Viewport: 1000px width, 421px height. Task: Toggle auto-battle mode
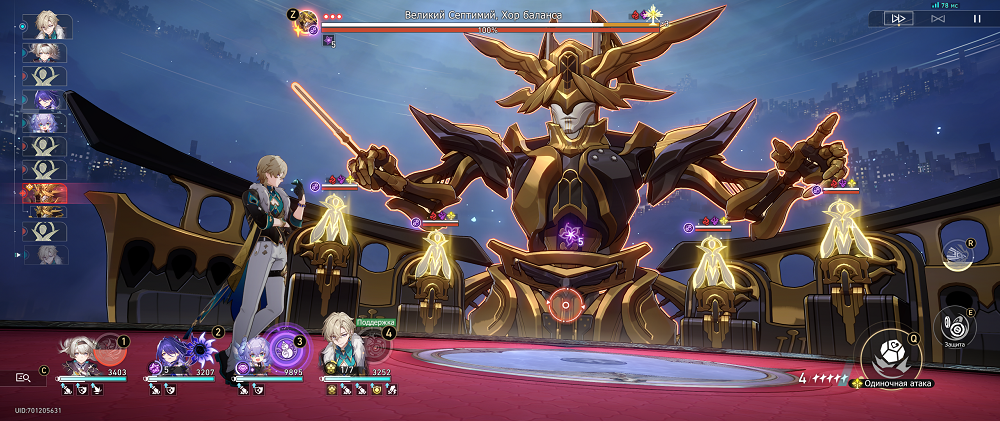938,18
